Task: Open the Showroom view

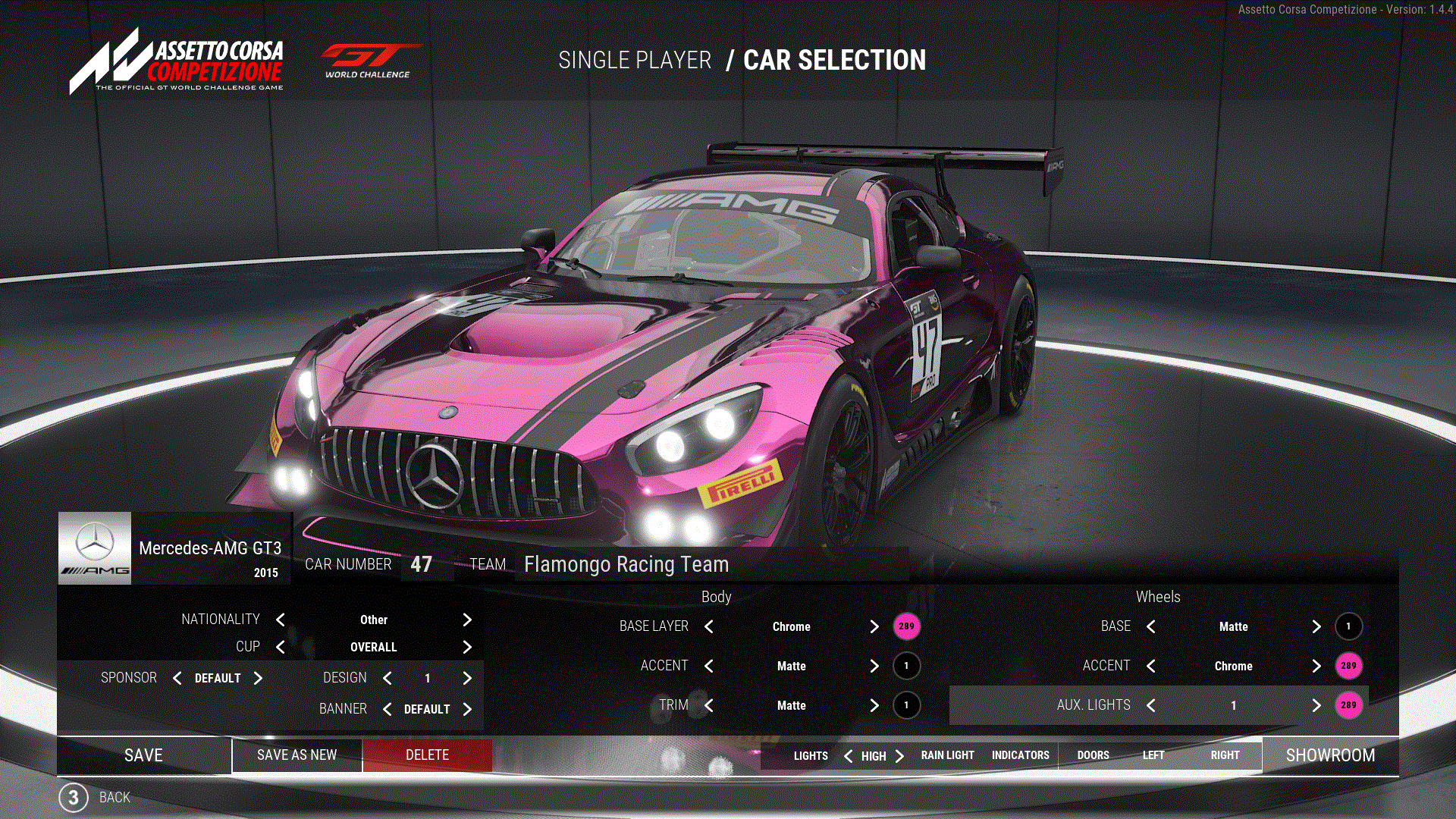Action: pos(1330,755)
